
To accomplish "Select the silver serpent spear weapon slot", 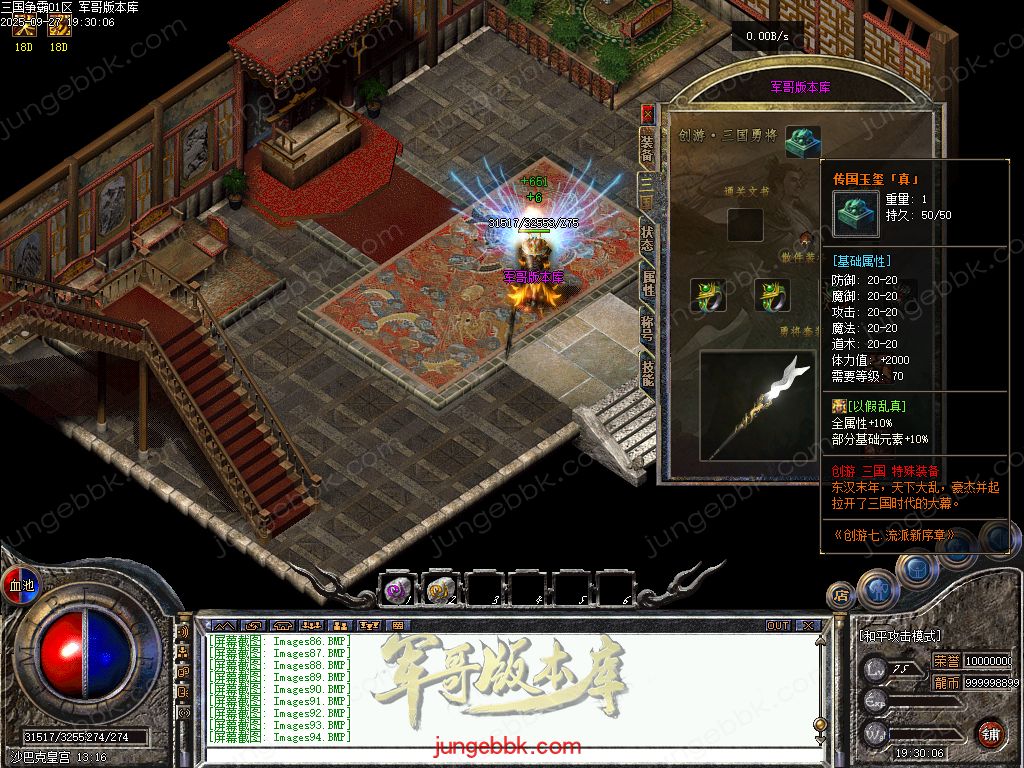I will [x=757, y=404].
